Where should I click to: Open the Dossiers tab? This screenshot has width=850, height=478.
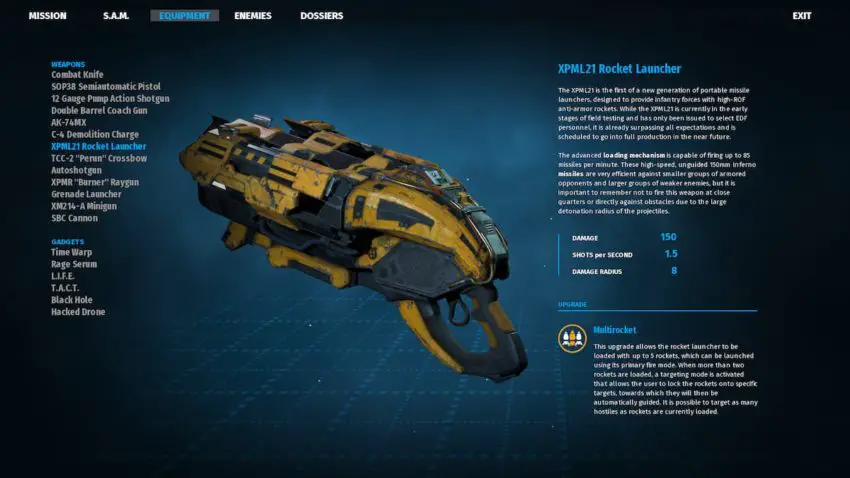click(x=321, y=16)
